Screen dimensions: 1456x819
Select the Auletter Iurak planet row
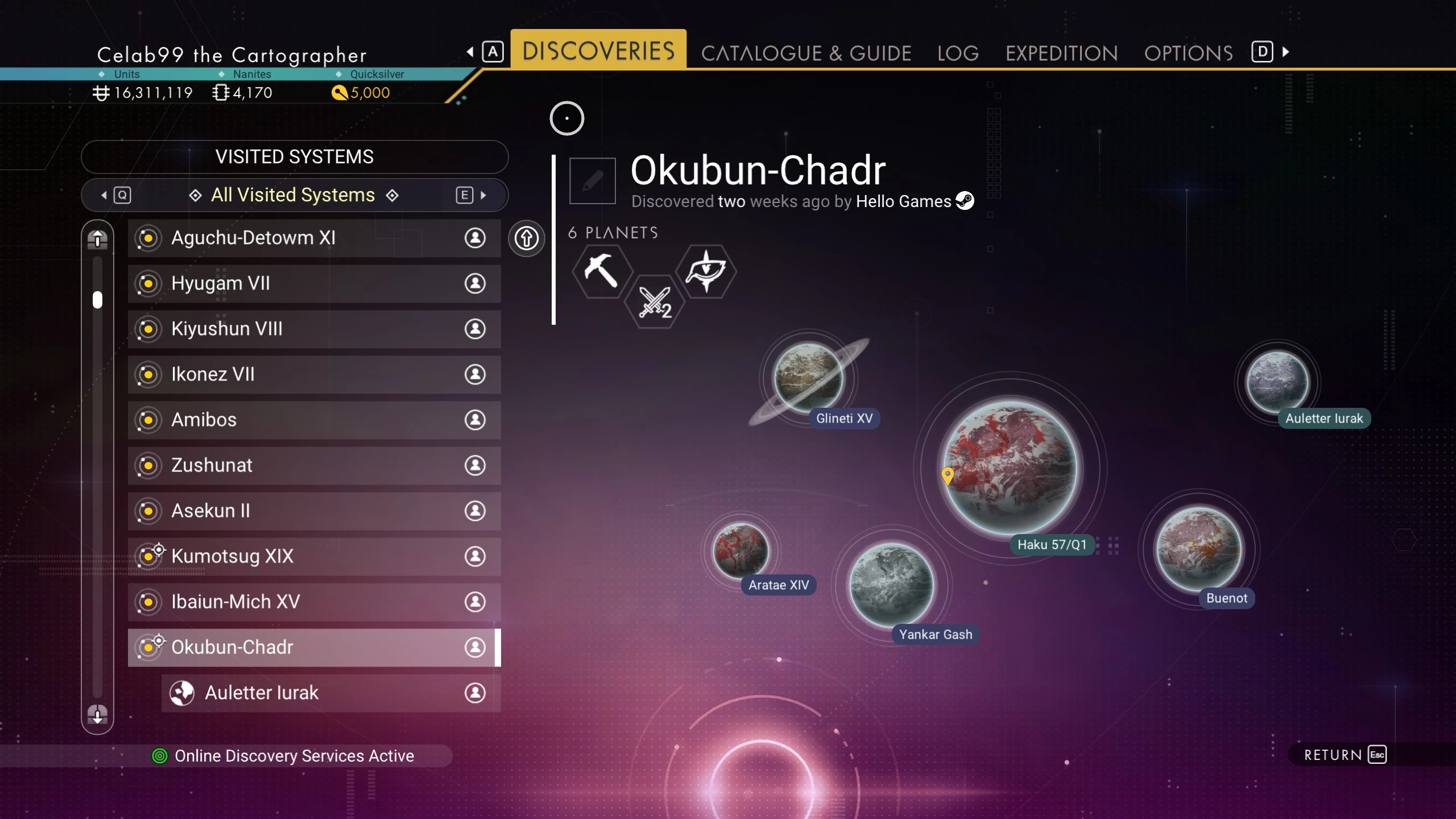coord(330,693)
